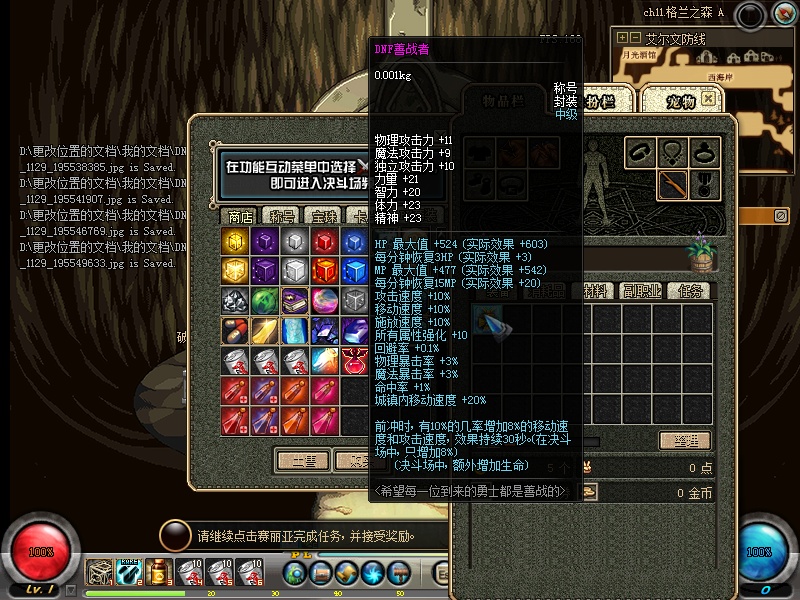Open the 副职业 sub-profession tab
800x600 pixels.
(644, 291)
